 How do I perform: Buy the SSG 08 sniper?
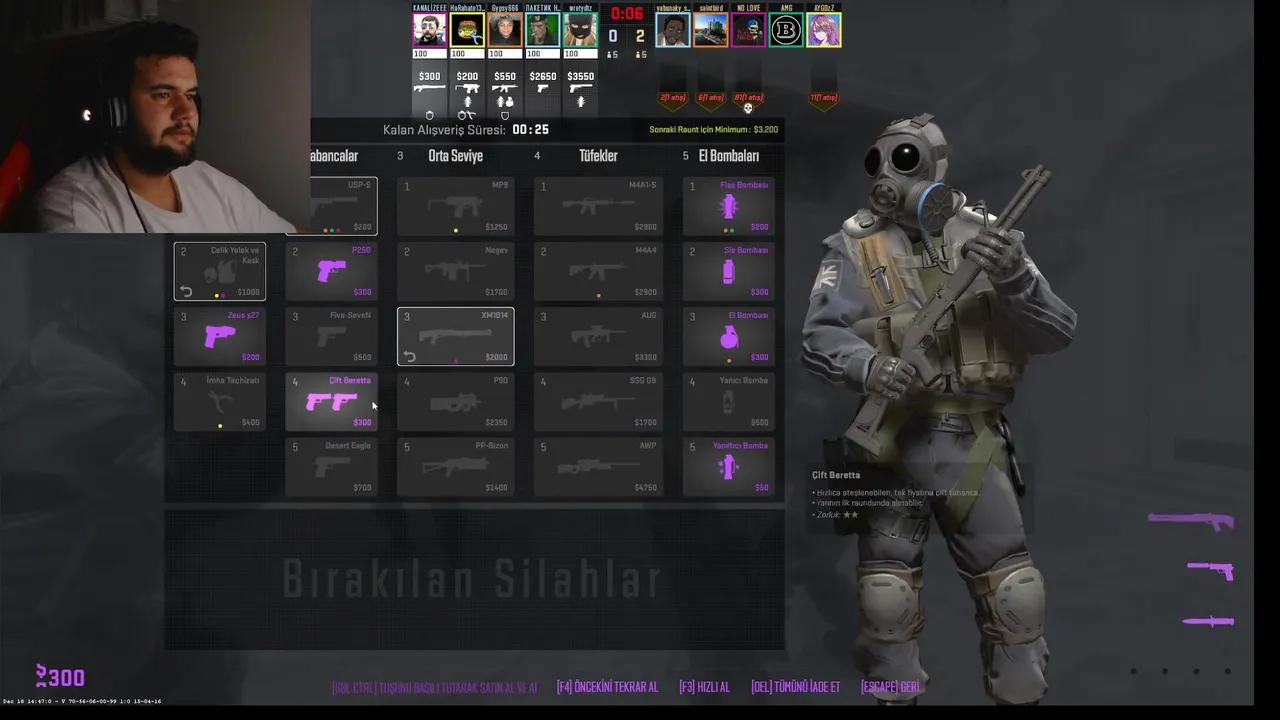[x=597, y=400]
